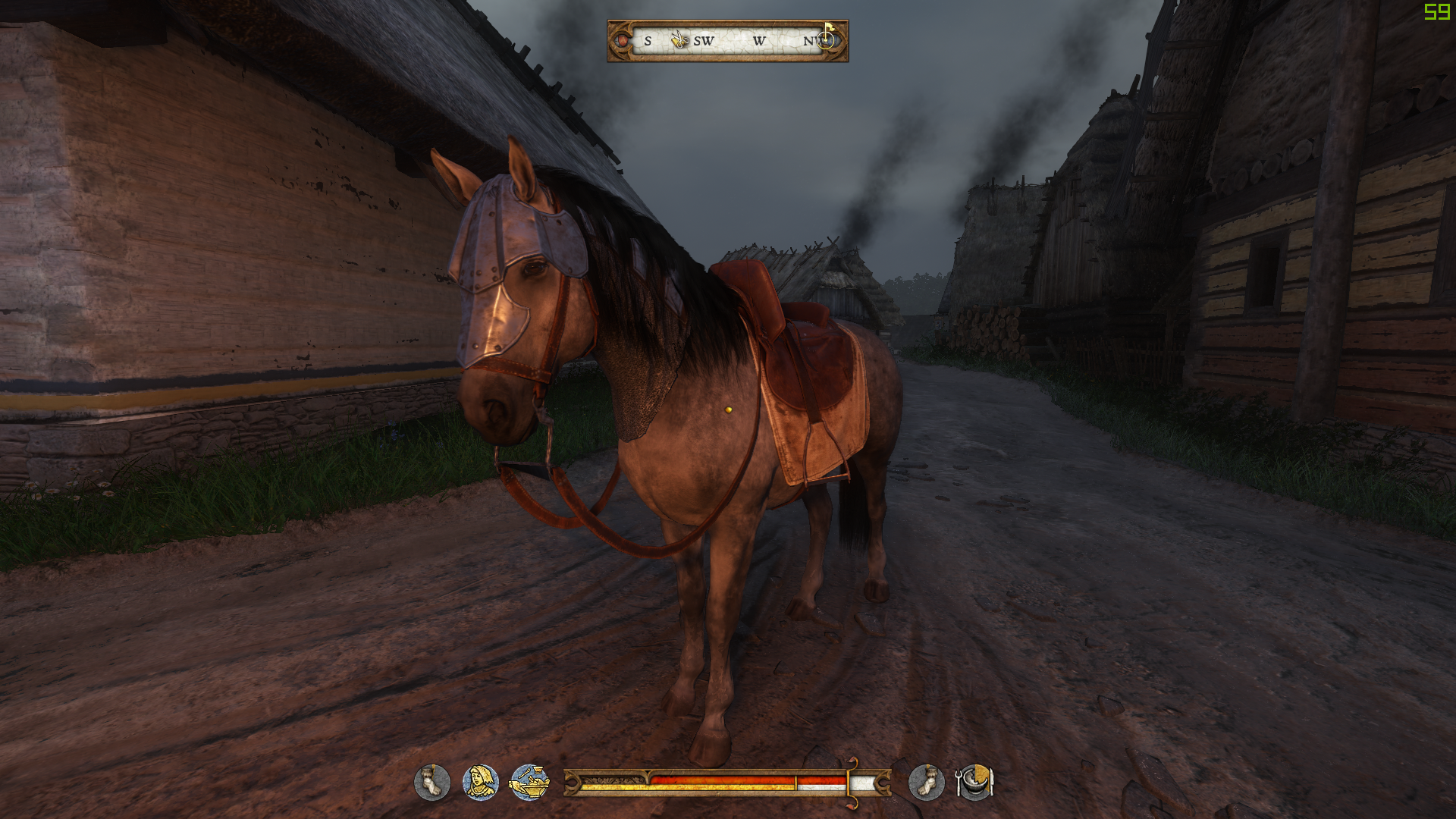The width and height of the screenshot is (1456, 819).
Task: Click the washing bowl cleanliness buff icon
Action: point(531,782)
